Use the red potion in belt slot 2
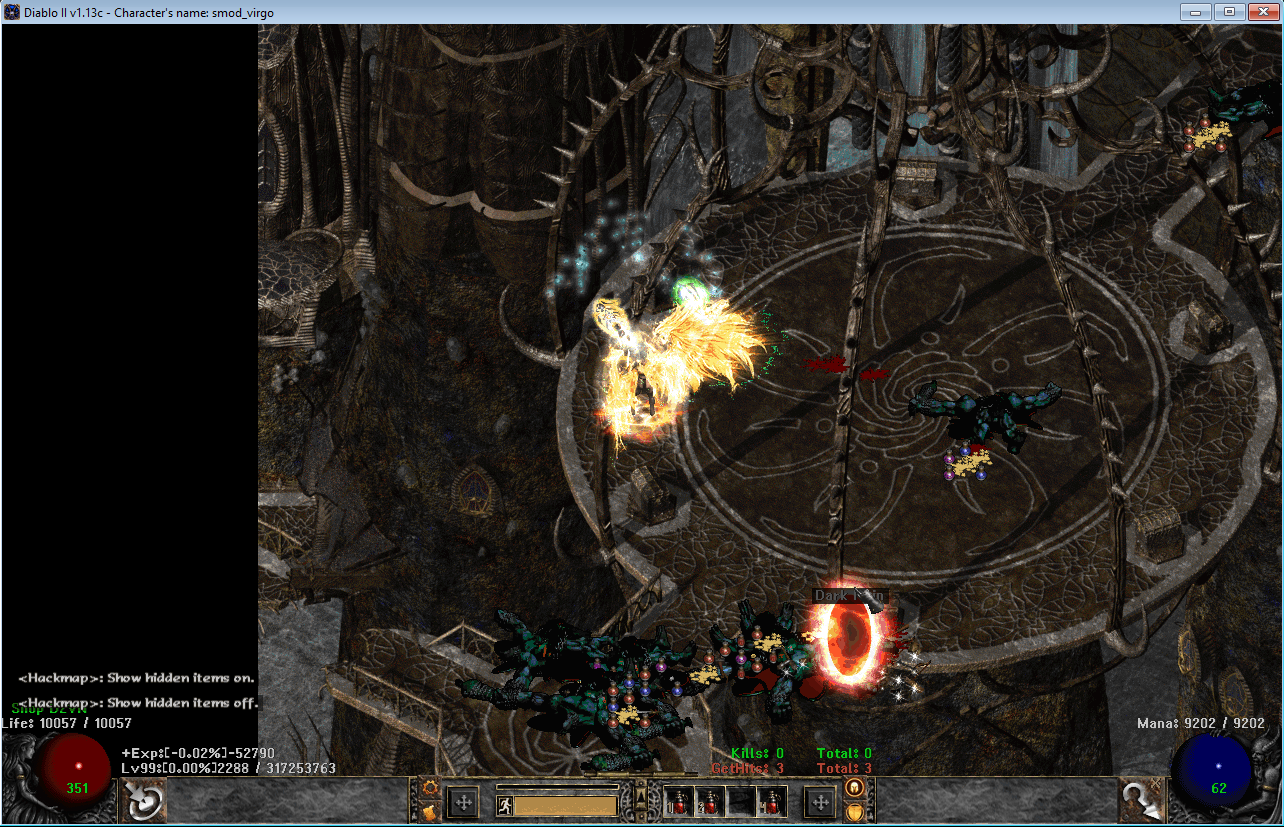The height and width of the screenshot is (827, 1284). tap(710, 801)
